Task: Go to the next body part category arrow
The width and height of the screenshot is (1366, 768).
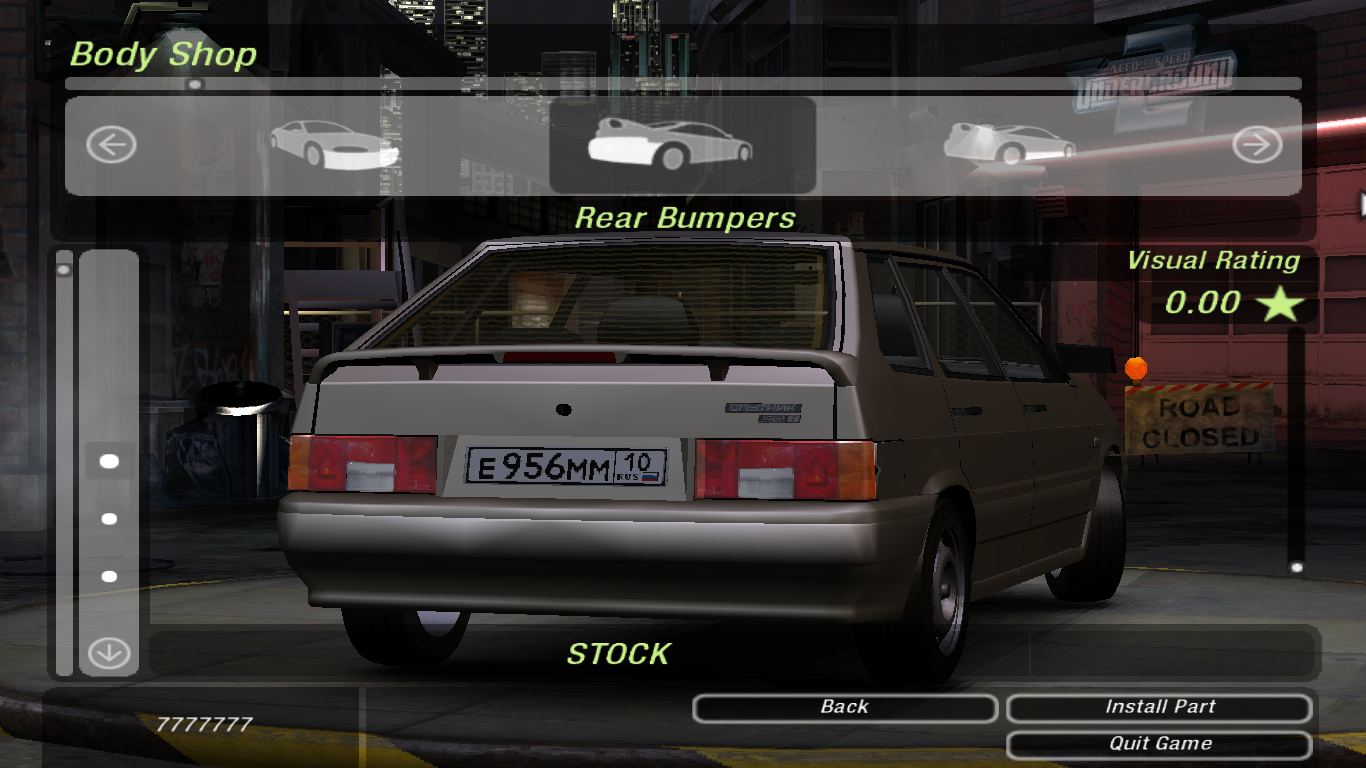Action: tap(1256, 146)
